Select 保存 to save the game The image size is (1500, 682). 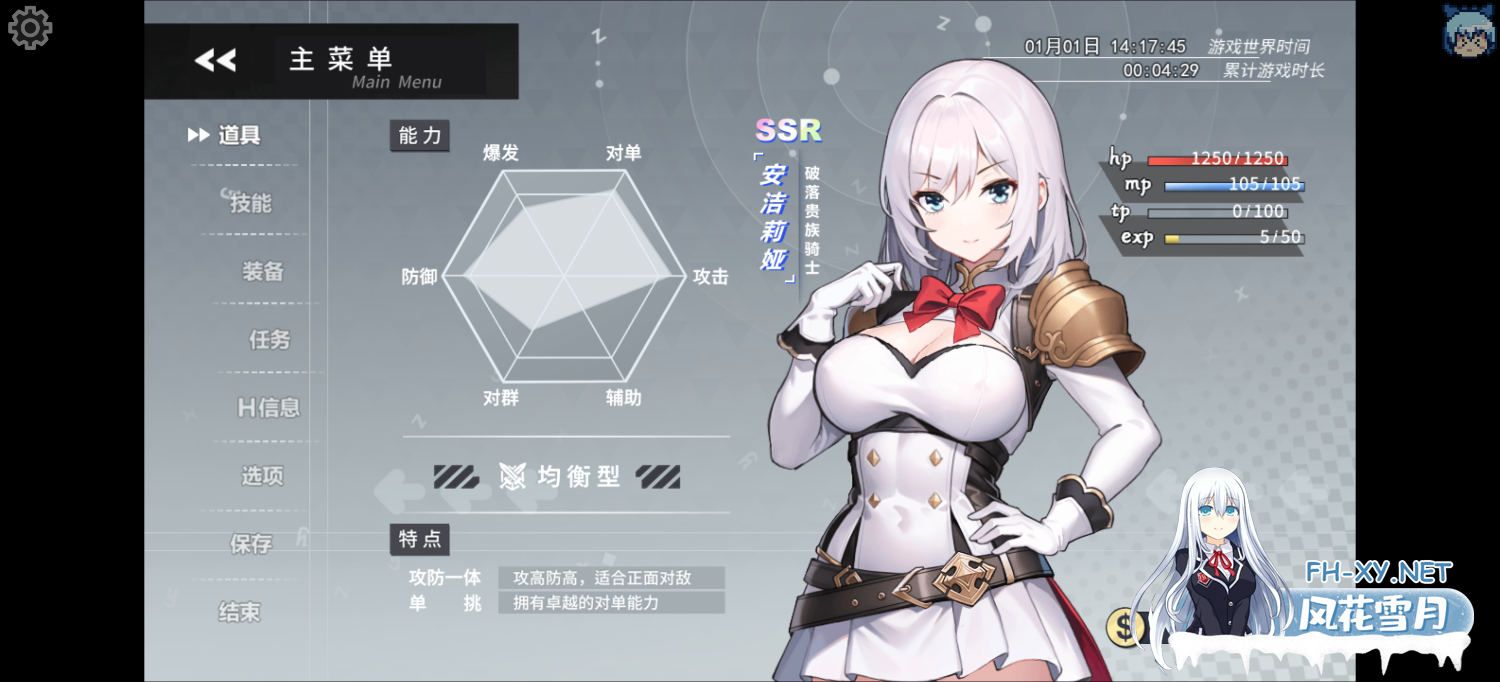[x=251, y=544]
